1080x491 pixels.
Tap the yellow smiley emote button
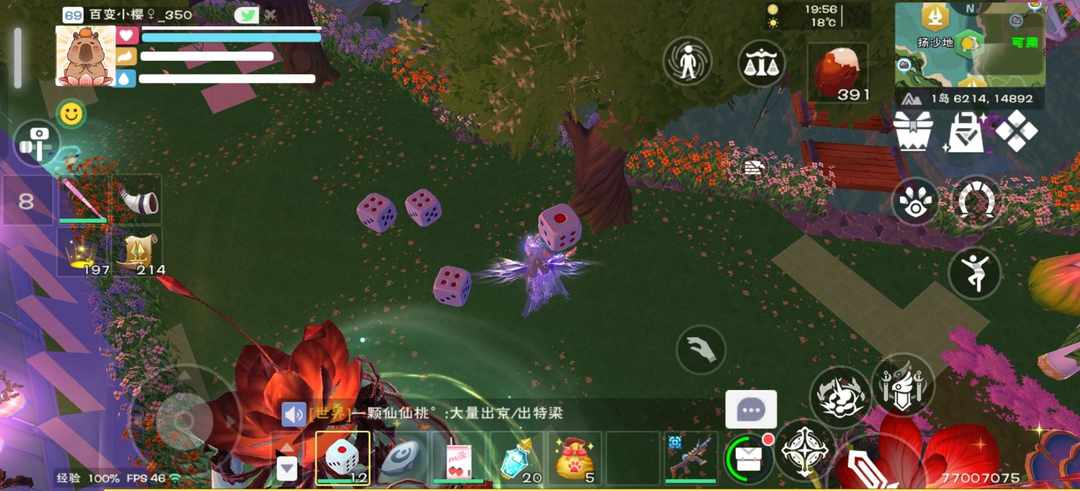click(70, 114)
